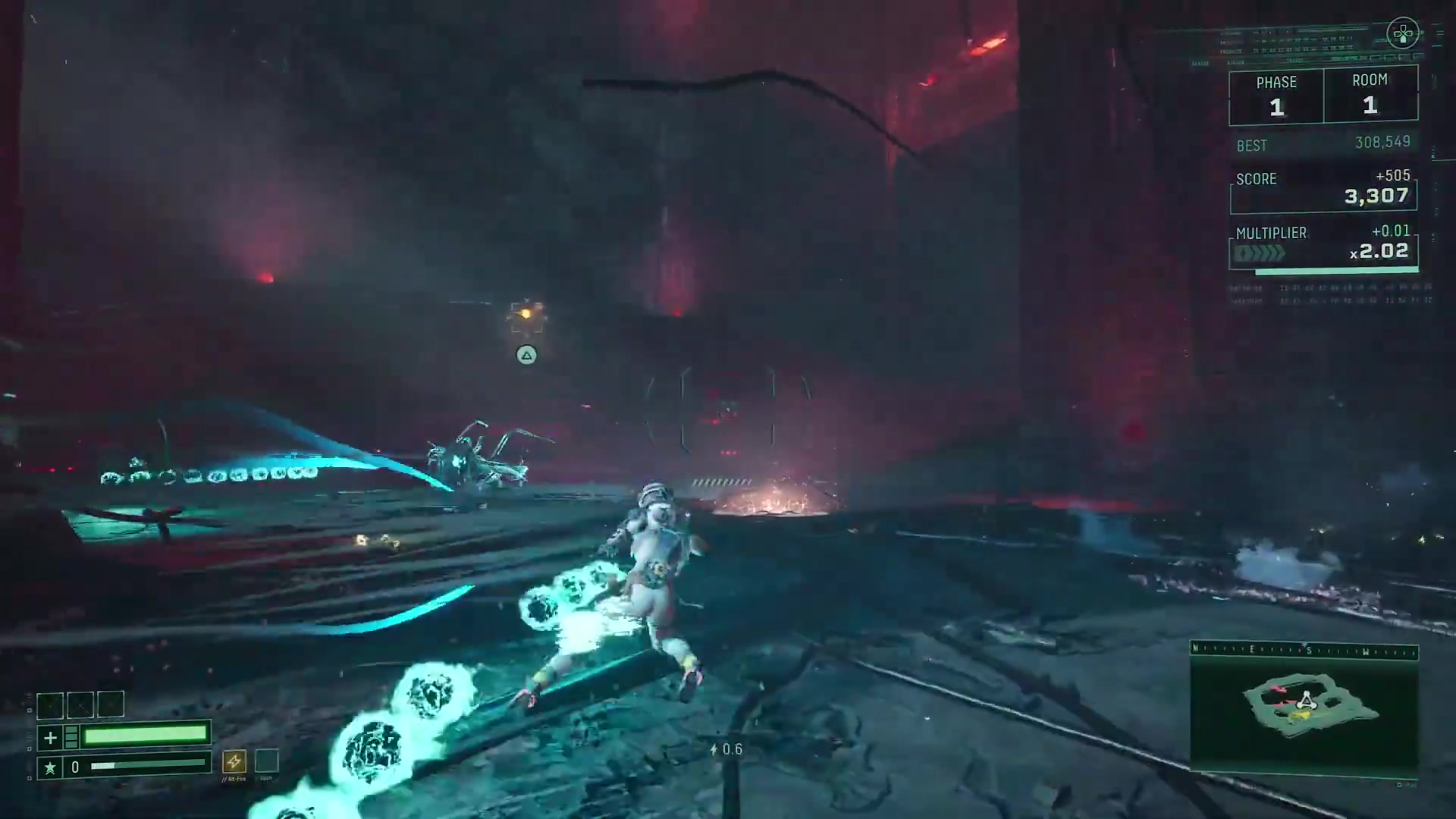Viewport: 1456px width, 819px height.
Task: Select the D-pad controller icon
Action: point(1403,33)
